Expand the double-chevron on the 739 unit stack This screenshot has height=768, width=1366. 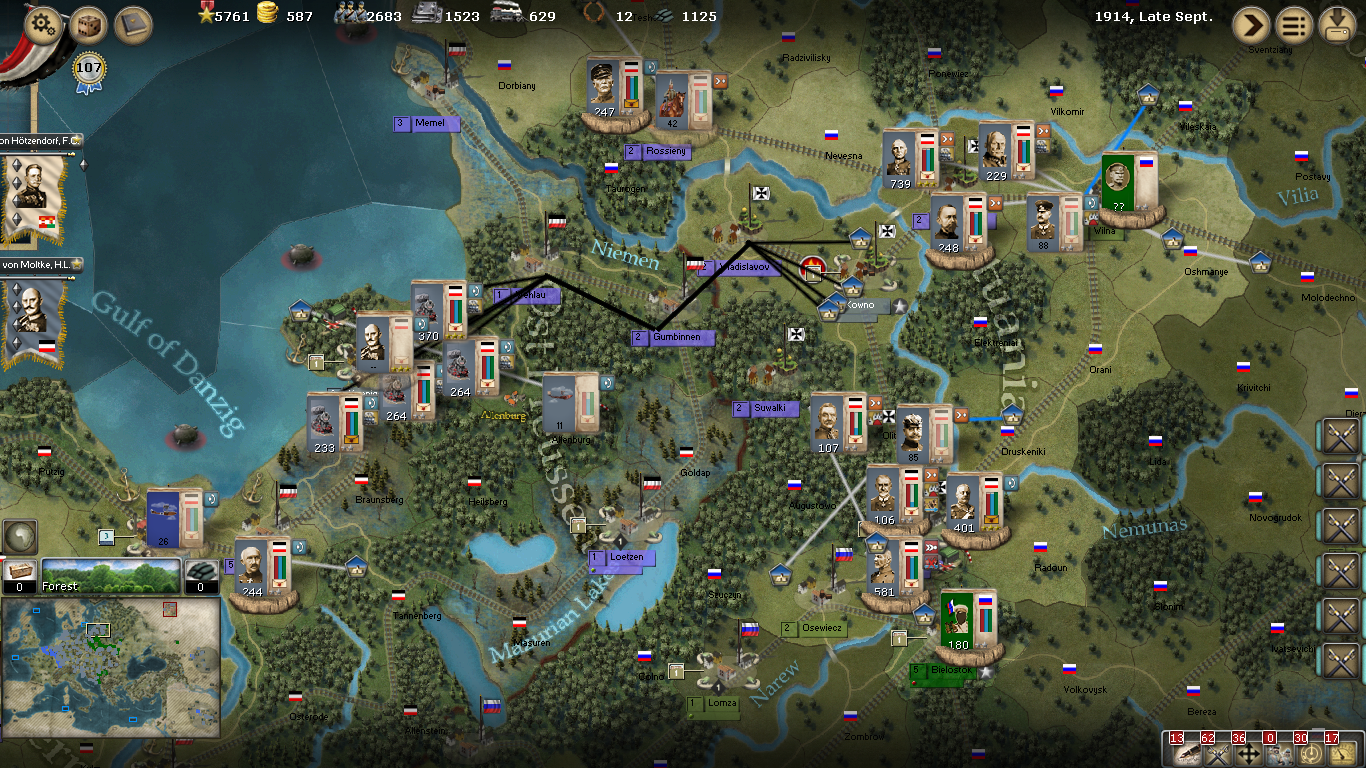tap(947, 139)
